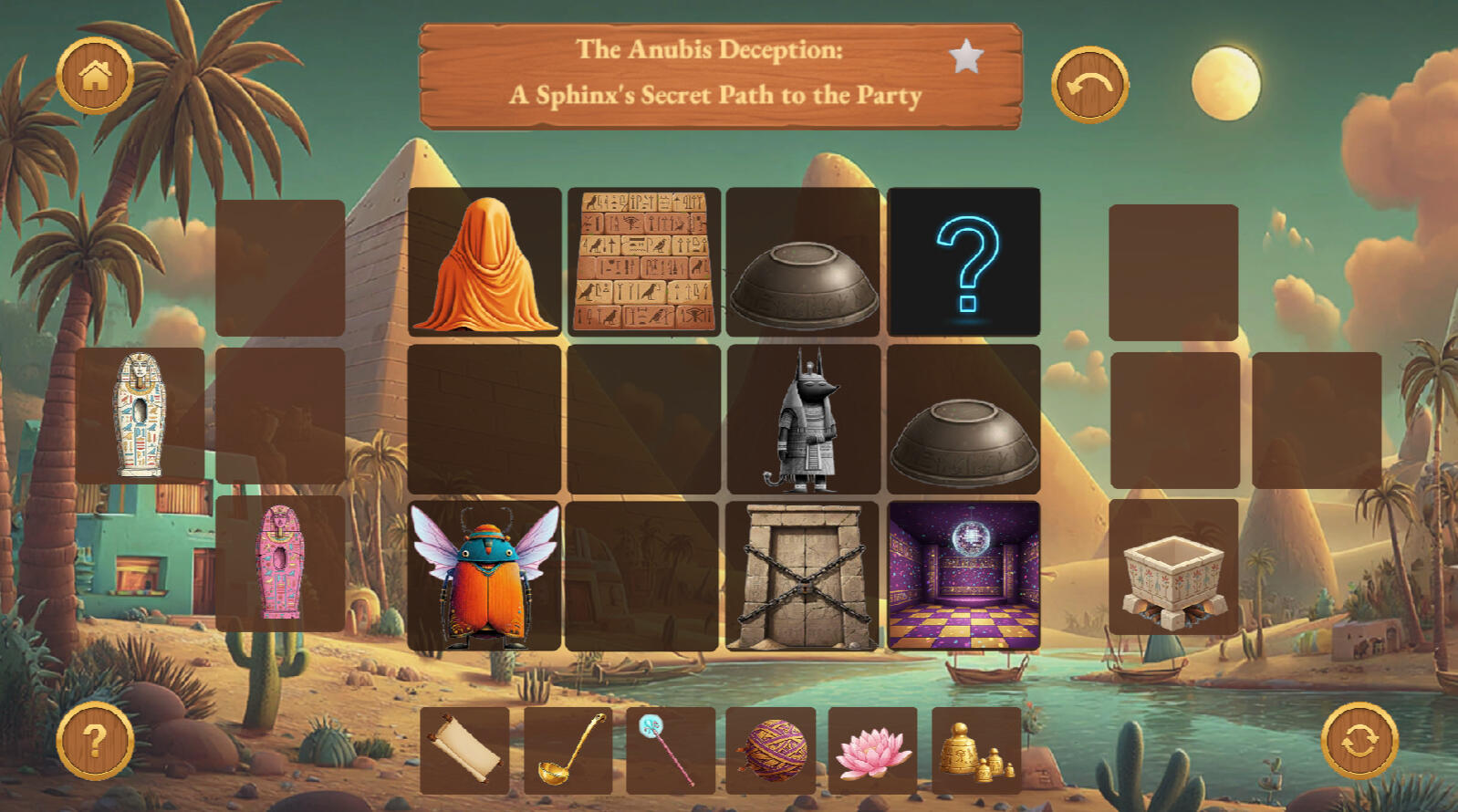Pick the pink lotus flower item
Viewport: 1458px width, 812px height.
pyautogui.click(x=873, y=750)
